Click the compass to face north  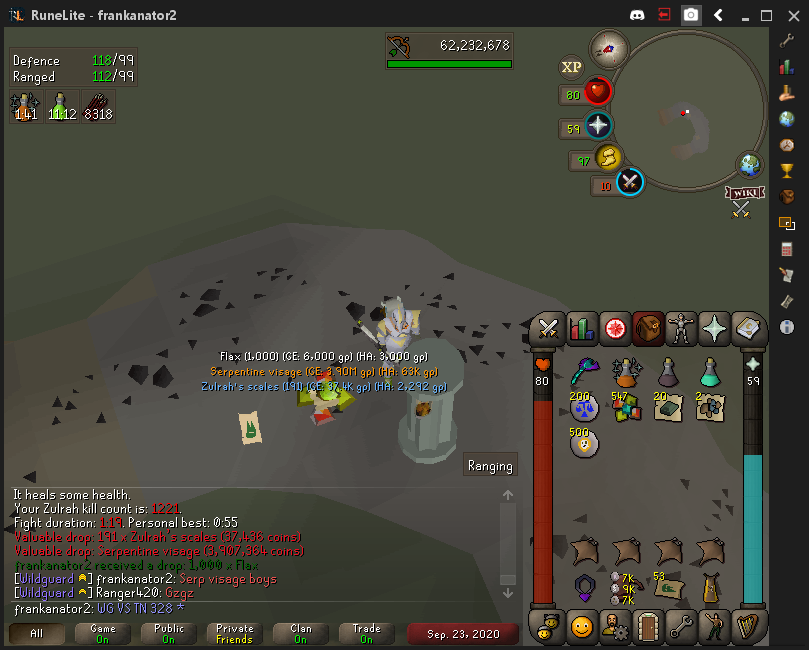(607, 46)
